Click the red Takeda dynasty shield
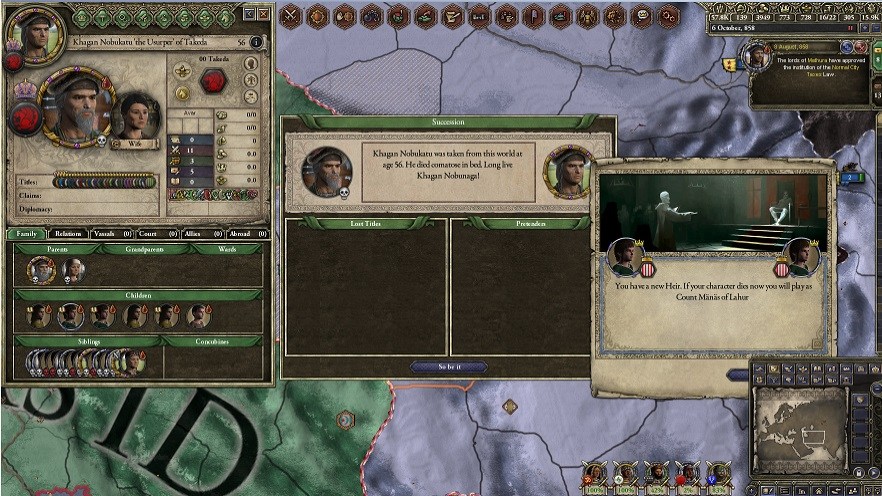The height and width of the screenshot is (496, 882). tap(214, 82)
